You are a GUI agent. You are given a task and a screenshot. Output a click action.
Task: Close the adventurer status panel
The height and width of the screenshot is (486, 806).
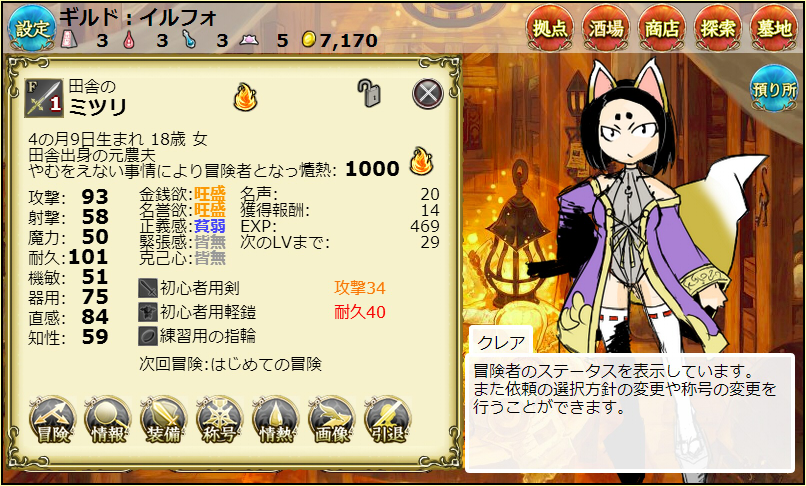tap(428, 93)
